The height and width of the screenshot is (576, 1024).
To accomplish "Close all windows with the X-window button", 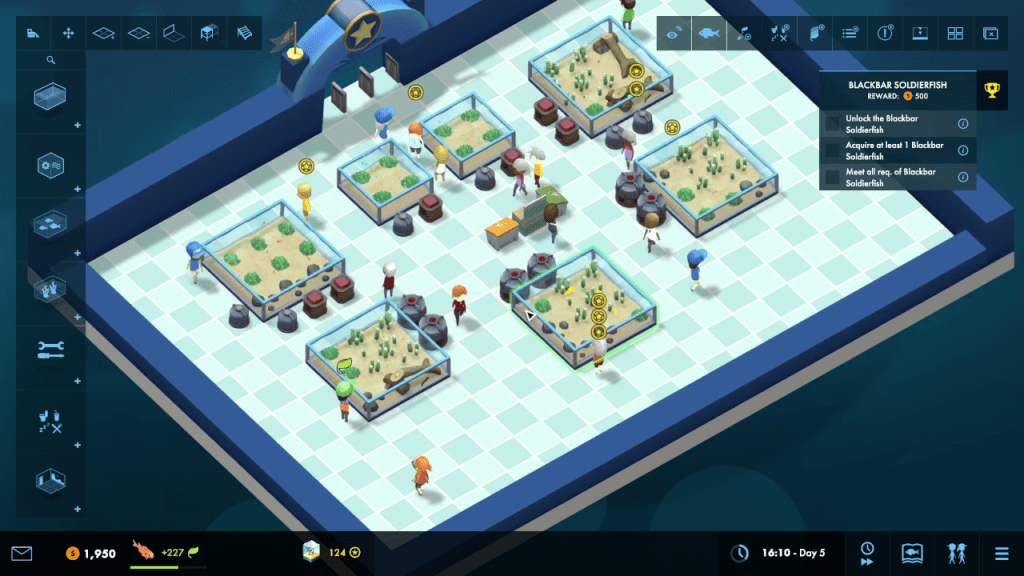I will pyautogui.click(x=990, y=33).
